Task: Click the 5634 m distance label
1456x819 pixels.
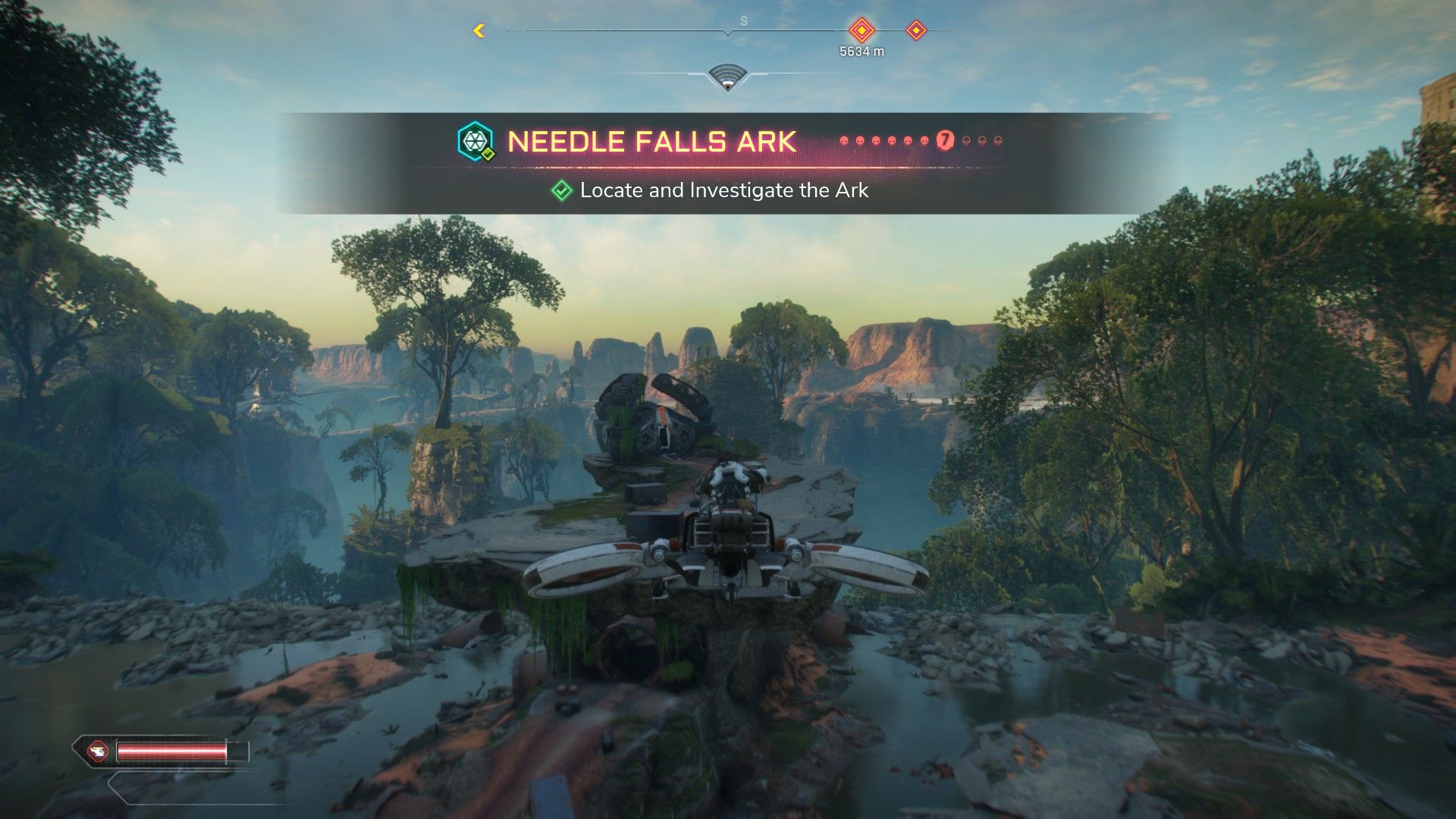Action: click(x=862, y=51)
